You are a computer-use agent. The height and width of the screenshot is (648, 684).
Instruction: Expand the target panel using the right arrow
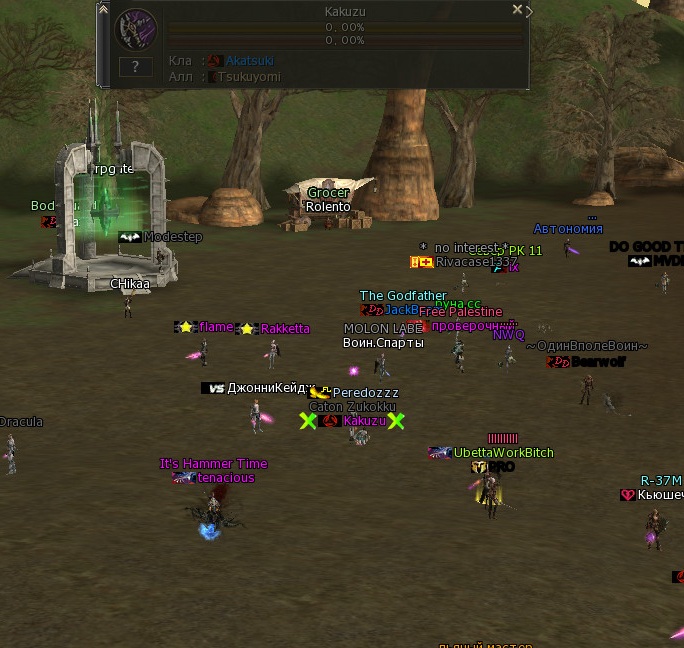[x=529, y=12]
